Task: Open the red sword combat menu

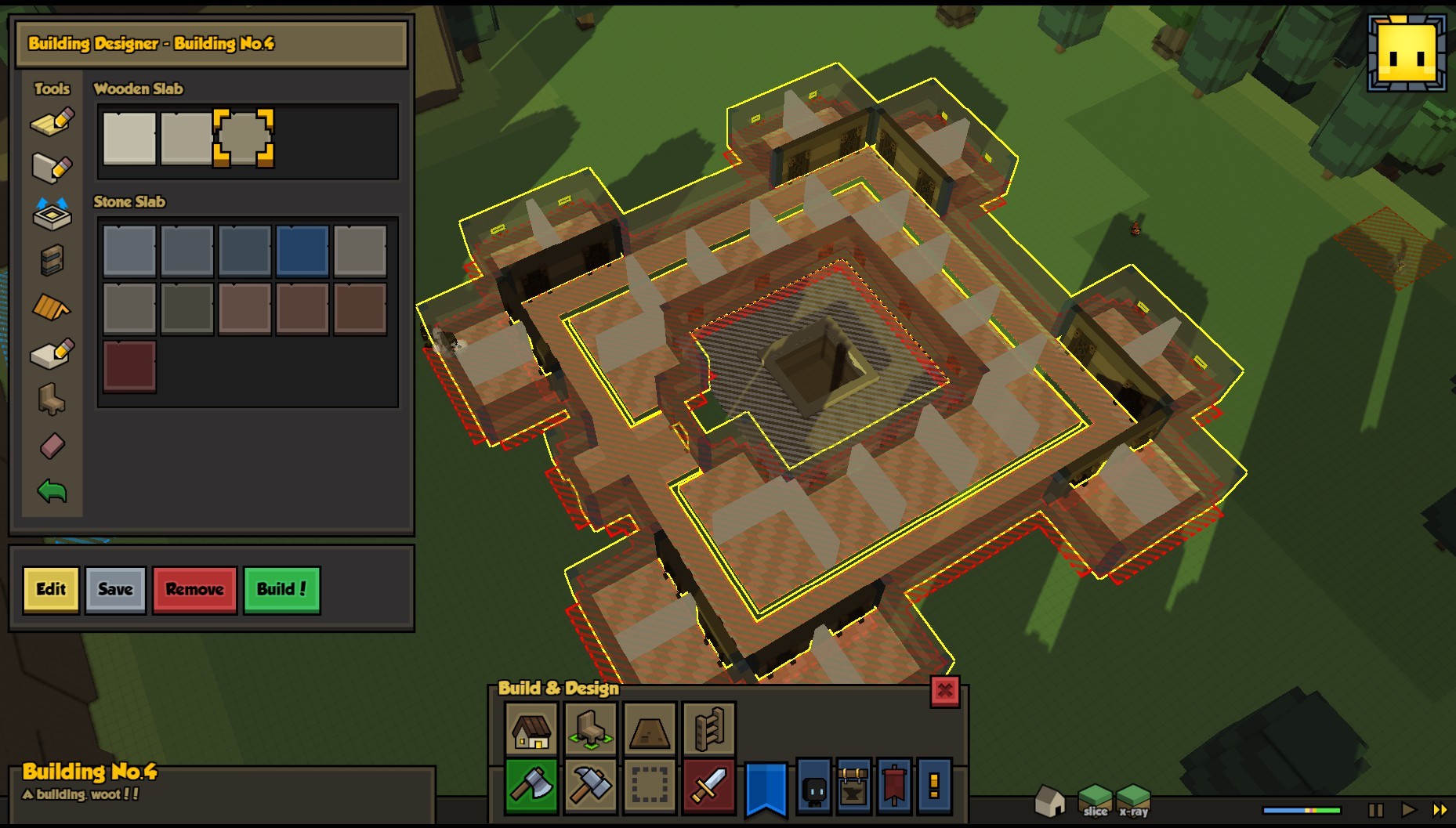Action: coord(708,786)
